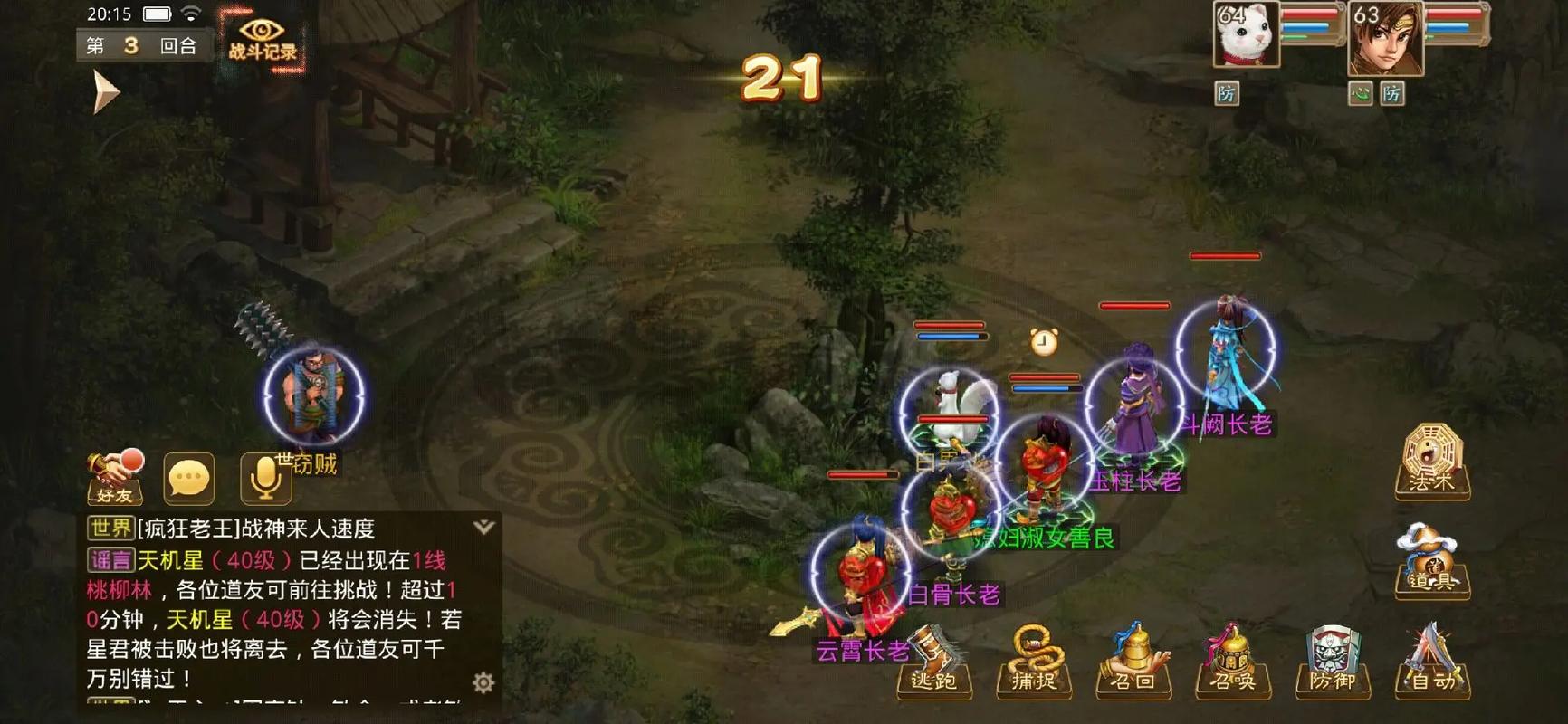
Task: Target the enemy 世窃贼 thief
Action: coord(313,398)
